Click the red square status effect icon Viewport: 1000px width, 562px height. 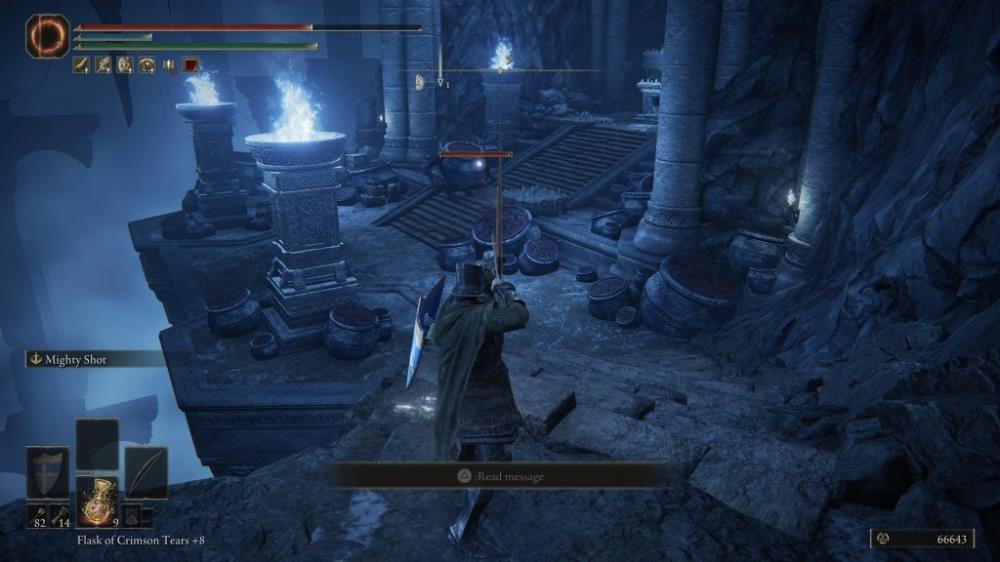(x=190, y=66)
